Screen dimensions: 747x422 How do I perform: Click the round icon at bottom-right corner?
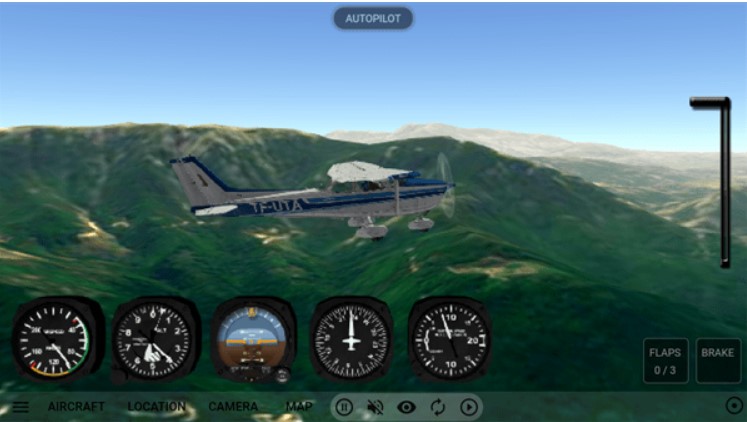click(x=734, y=406)
